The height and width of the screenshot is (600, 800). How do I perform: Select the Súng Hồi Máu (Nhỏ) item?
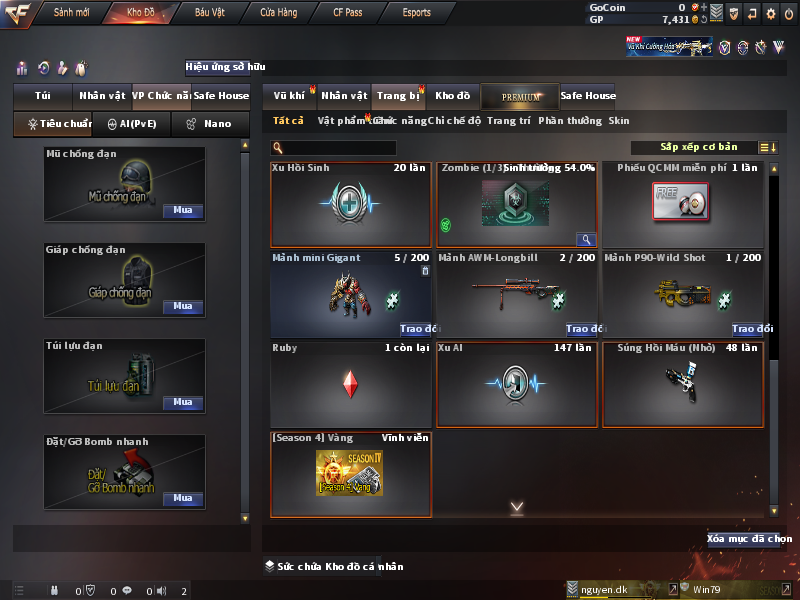682,381
